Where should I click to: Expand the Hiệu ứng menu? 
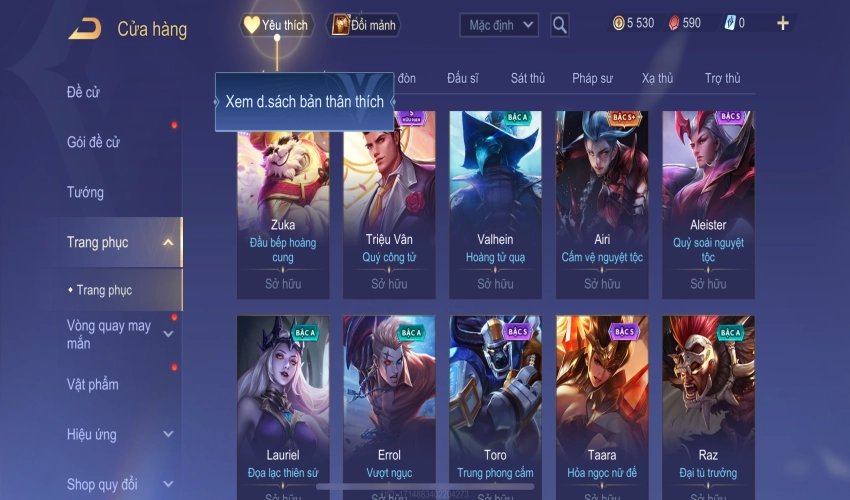pyautogui.click(x=168, y=434)
